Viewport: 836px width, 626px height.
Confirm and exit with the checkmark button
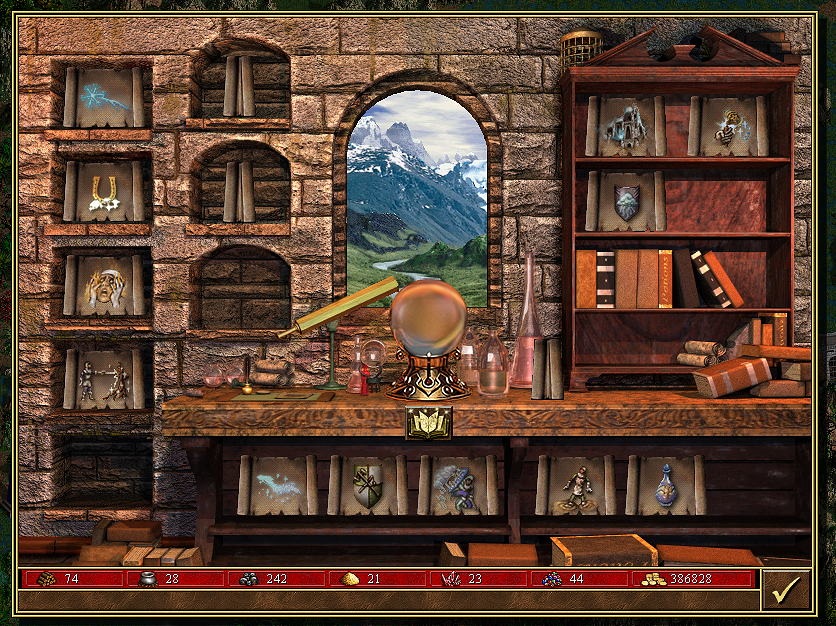[x=785, y=589]
